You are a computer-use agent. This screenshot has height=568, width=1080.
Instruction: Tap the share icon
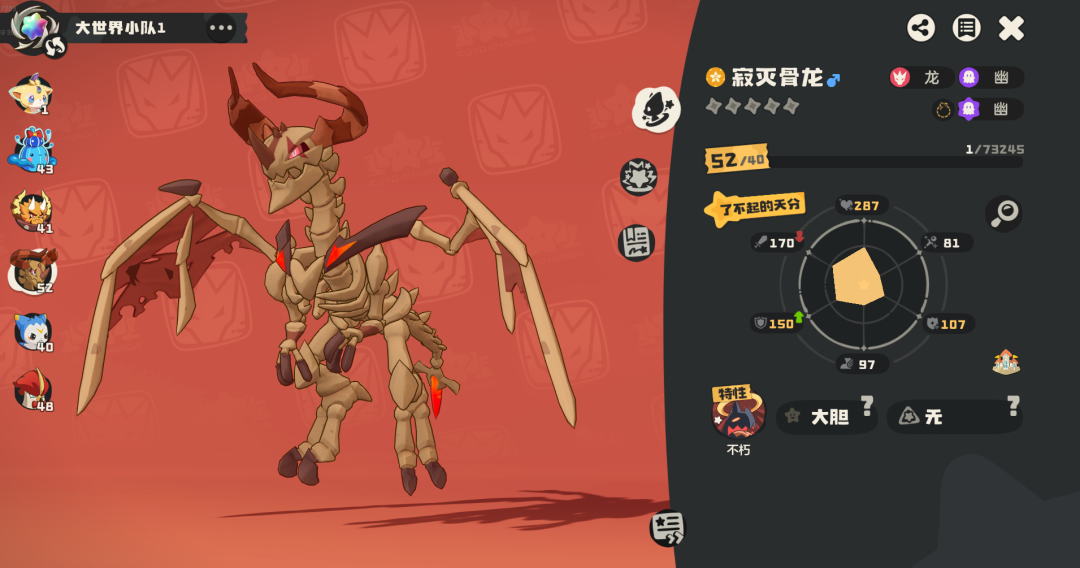coord(921,28)
